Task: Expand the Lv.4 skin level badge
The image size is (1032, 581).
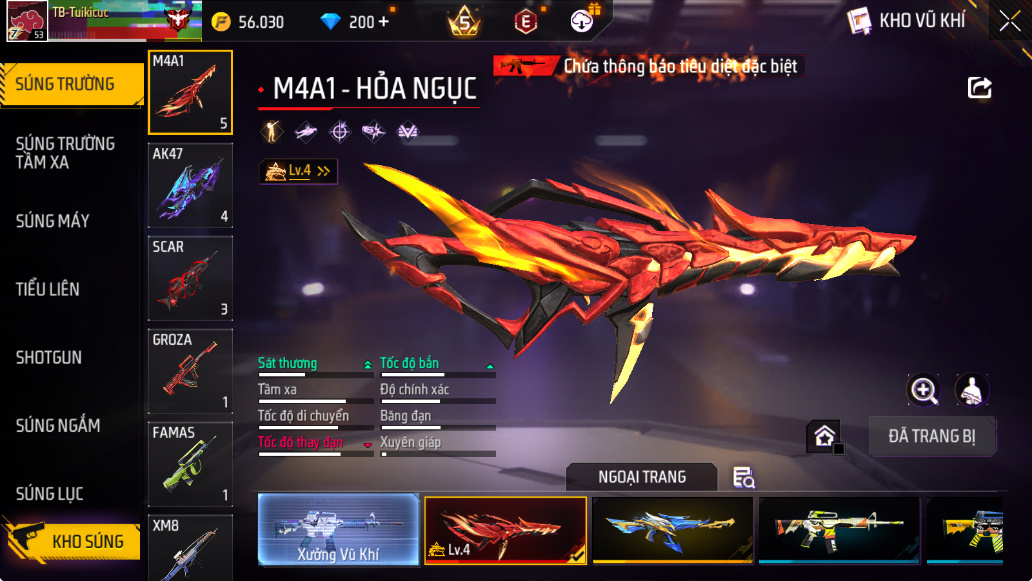Action: [x=298, y=172]
